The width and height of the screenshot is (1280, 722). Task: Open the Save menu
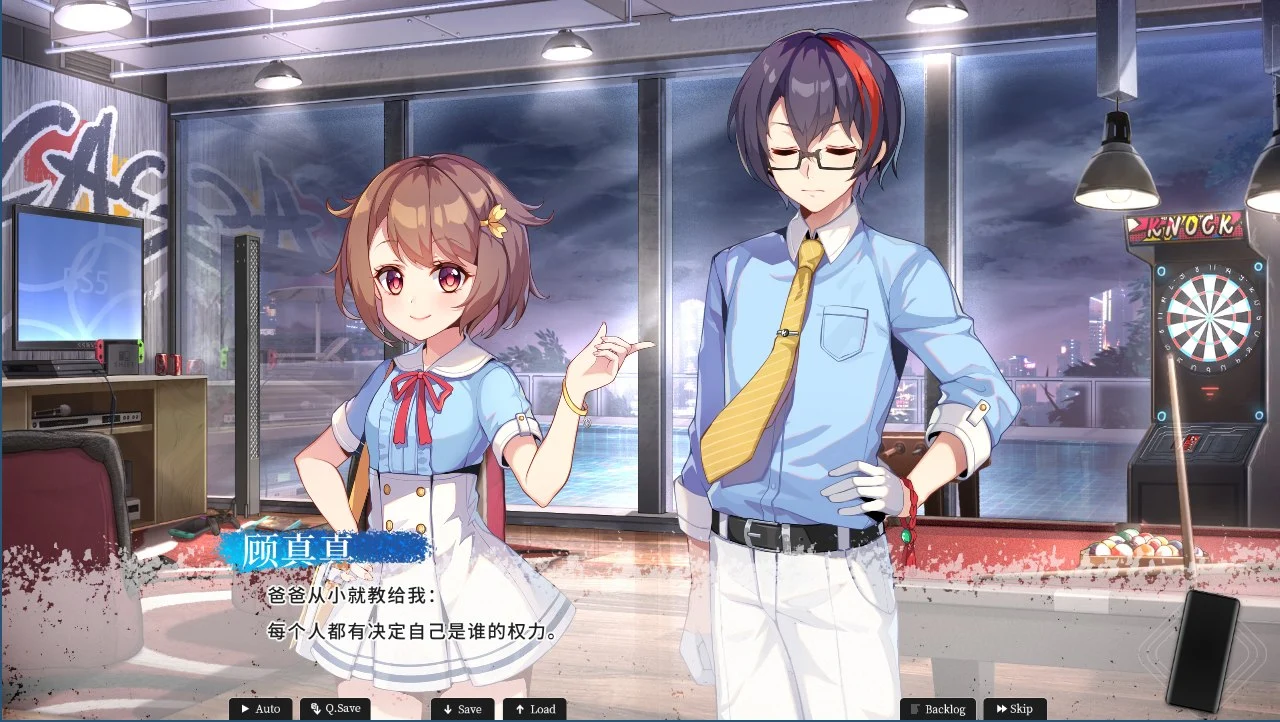(462, 709)
